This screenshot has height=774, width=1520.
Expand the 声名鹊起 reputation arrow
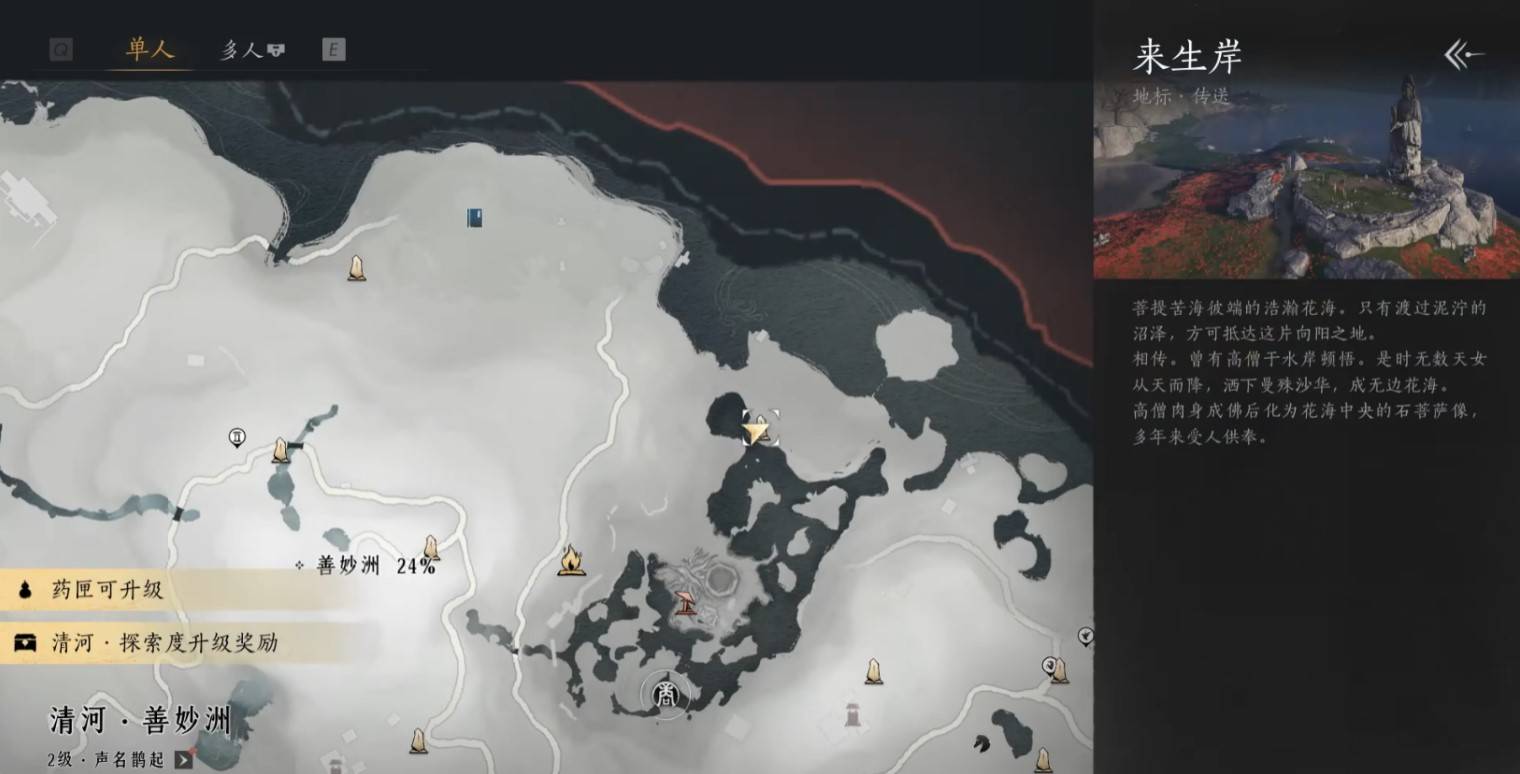(182, 759)
